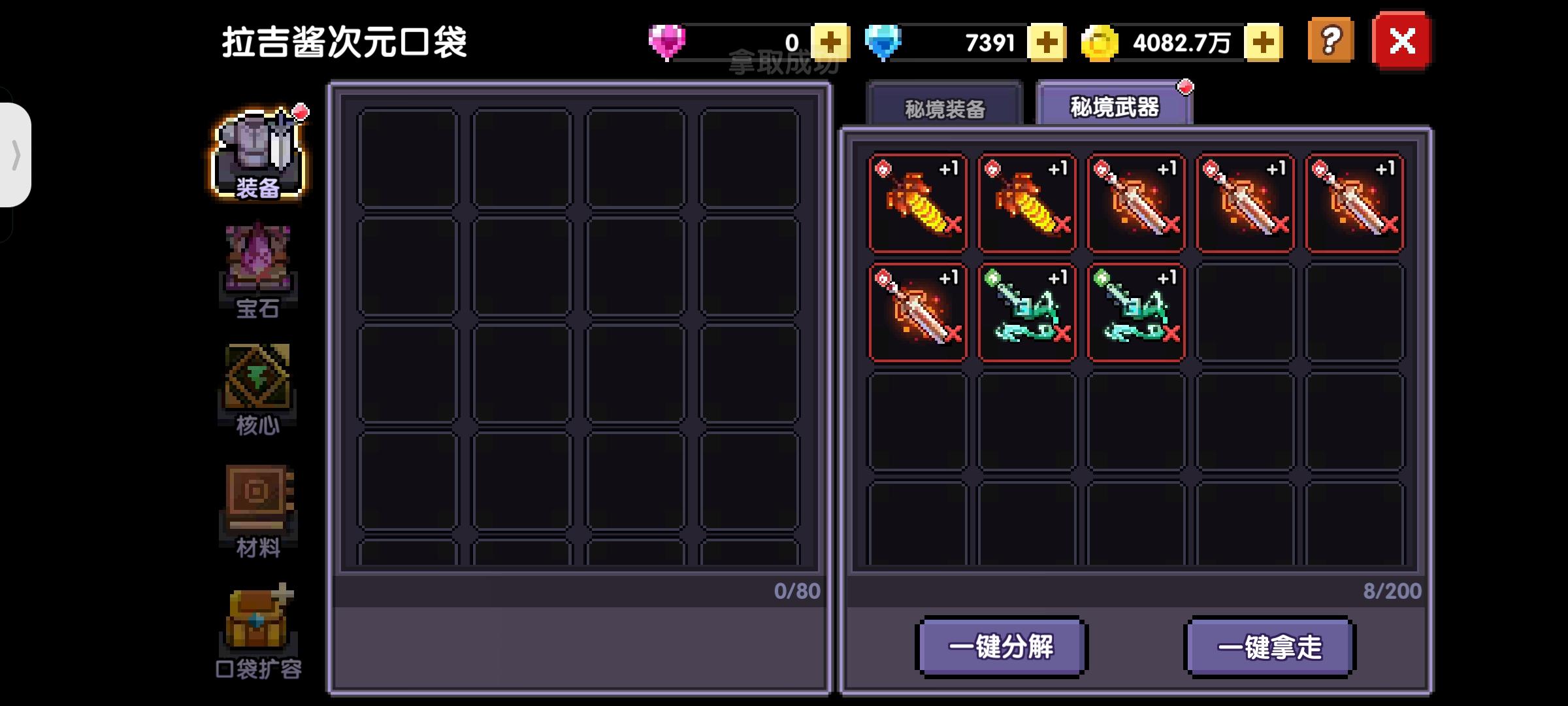Add gold via the plus button

[x=1261, y=42]
